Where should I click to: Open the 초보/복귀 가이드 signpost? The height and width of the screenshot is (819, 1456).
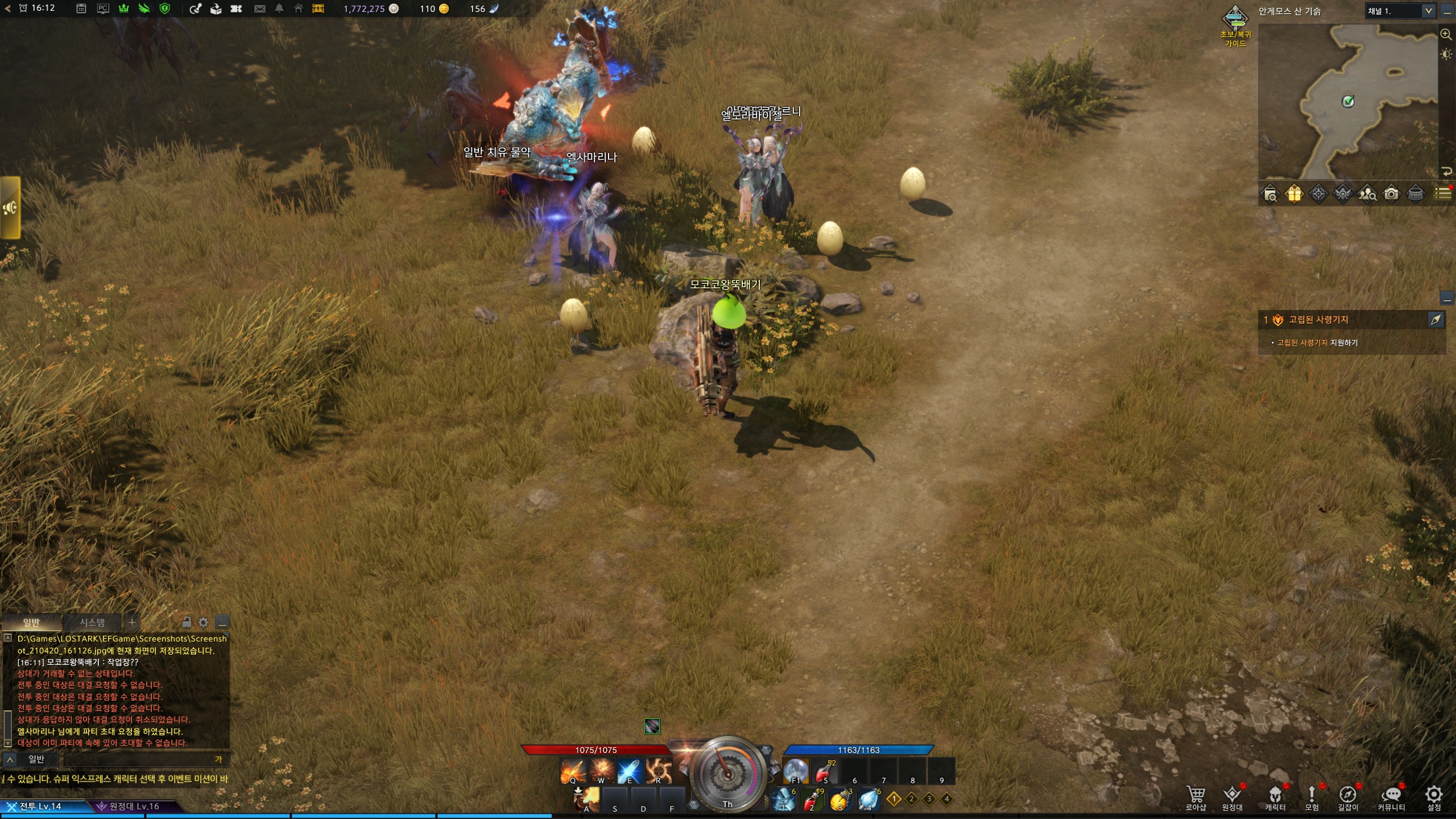tap(1235, 26)
